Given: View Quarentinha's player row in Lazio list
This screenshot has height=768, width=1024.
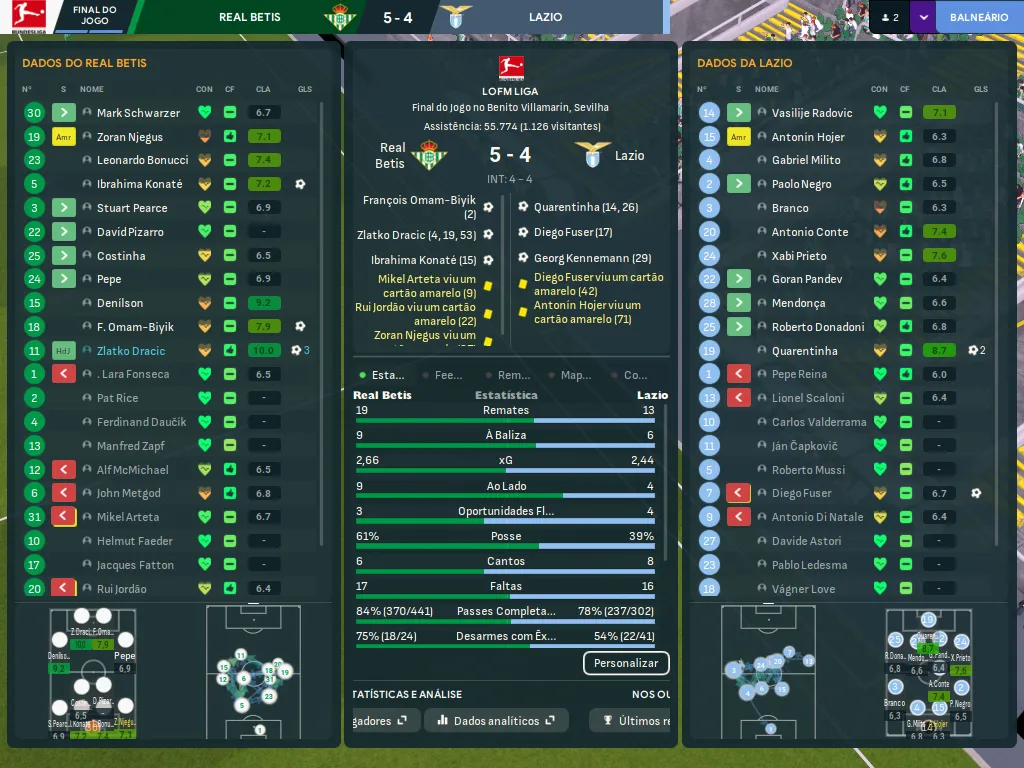Looking at the screenshot, I should click(804, 351).
